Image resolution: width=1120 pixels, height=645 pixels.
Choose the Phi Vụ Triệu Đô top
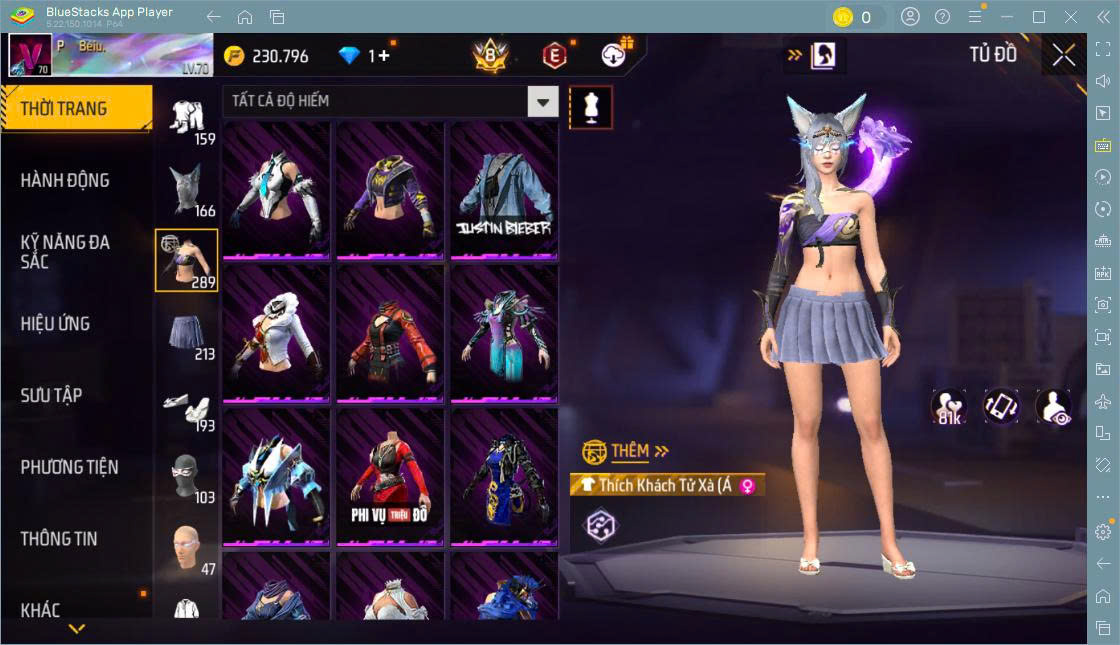(x=389, y=477)
